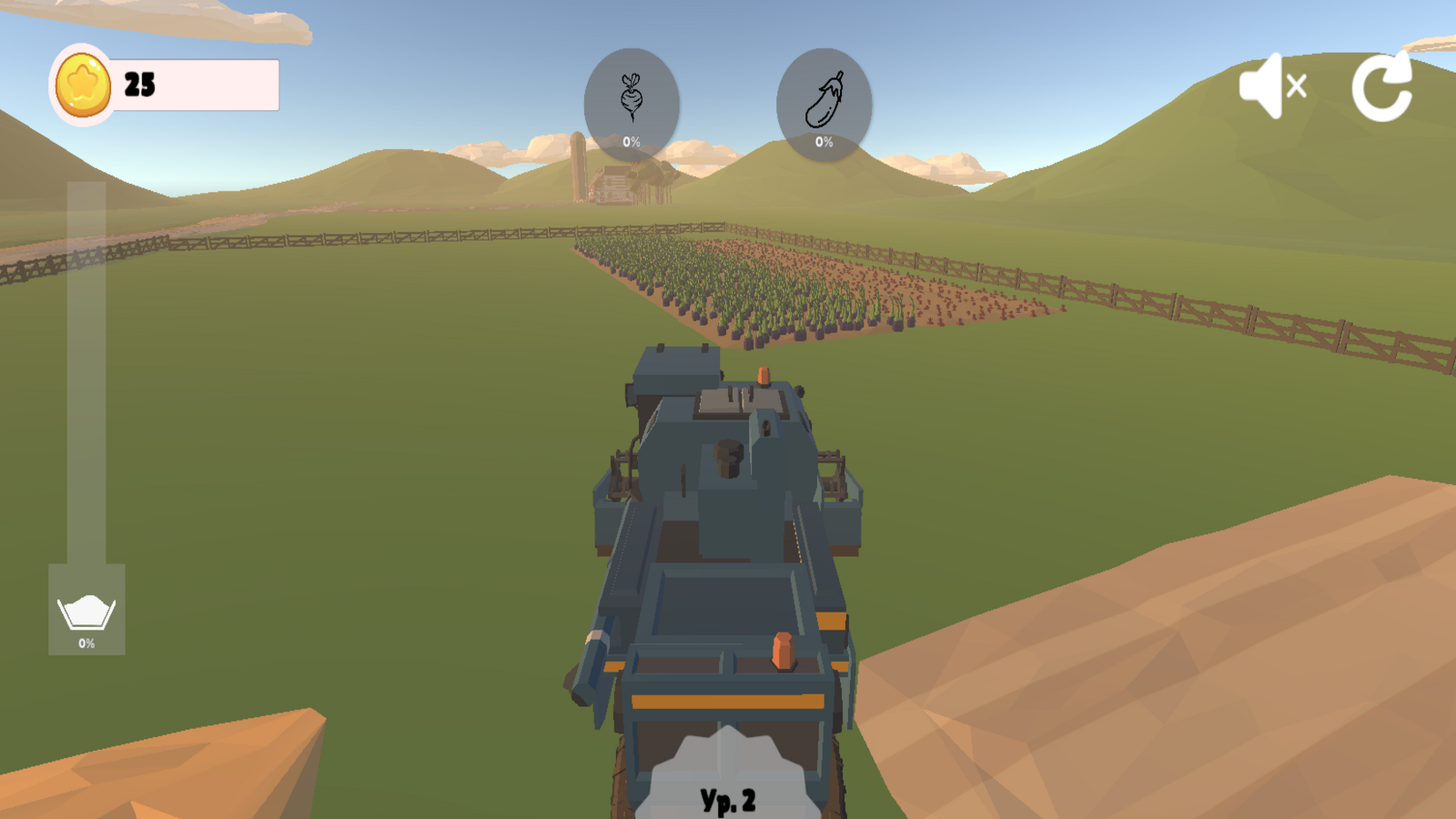Click the vertical progress bar on the left

[86, 382]
